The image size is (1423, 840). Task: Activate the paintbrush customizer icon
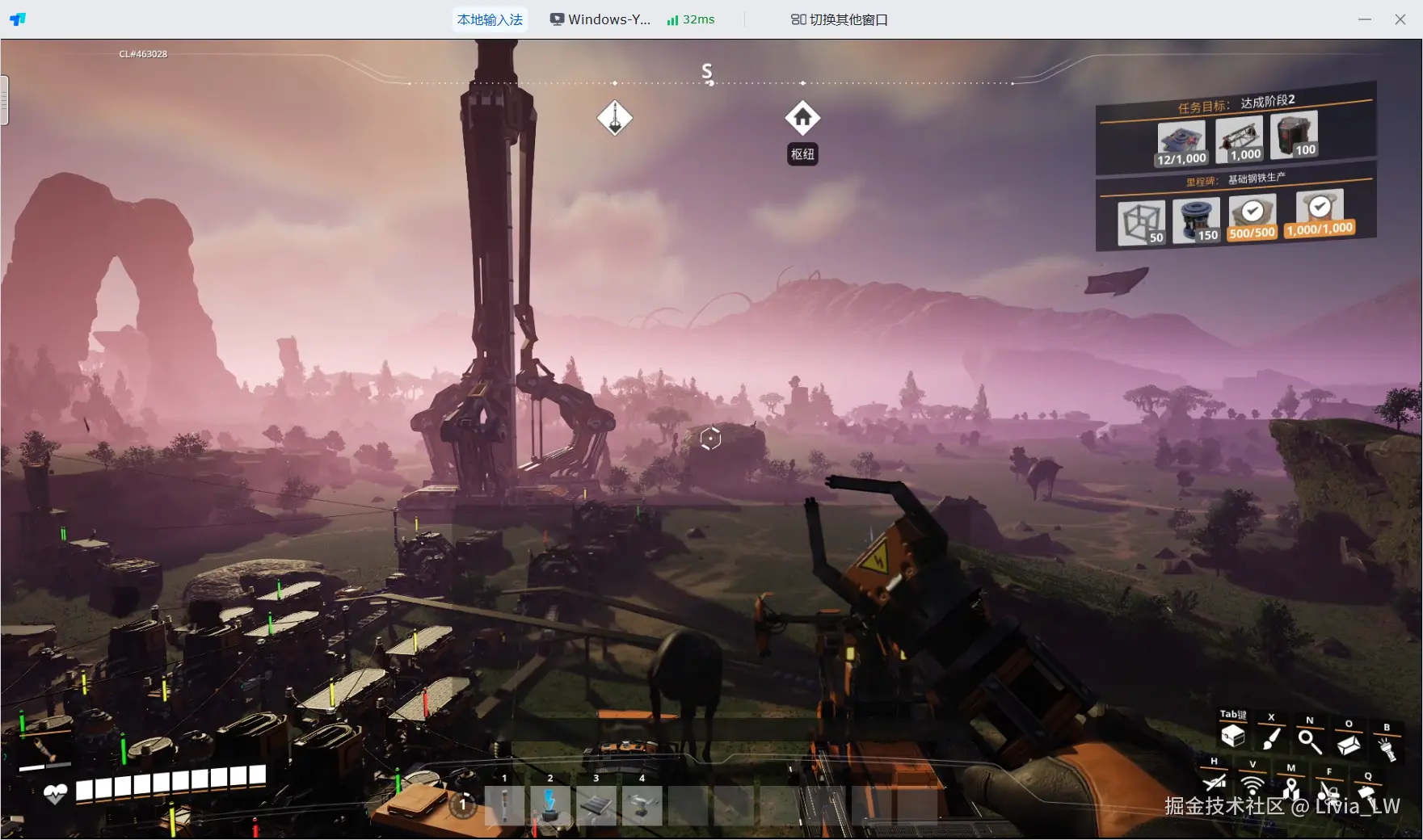coord(1271,738)
